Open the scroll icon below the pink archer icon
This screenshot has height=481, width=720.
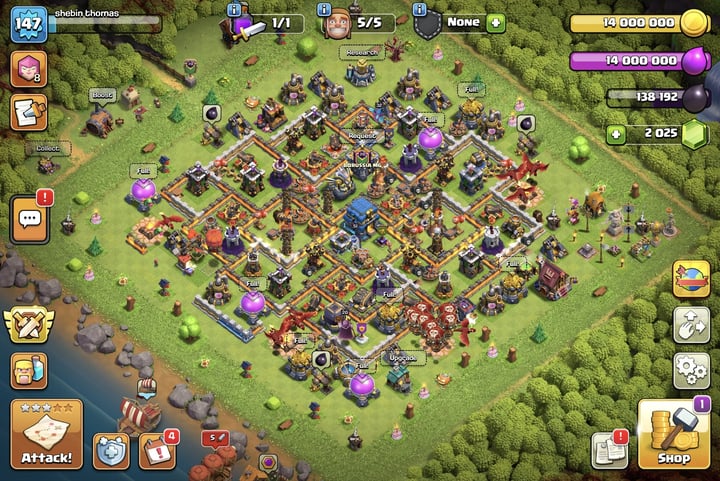(29, 113)
